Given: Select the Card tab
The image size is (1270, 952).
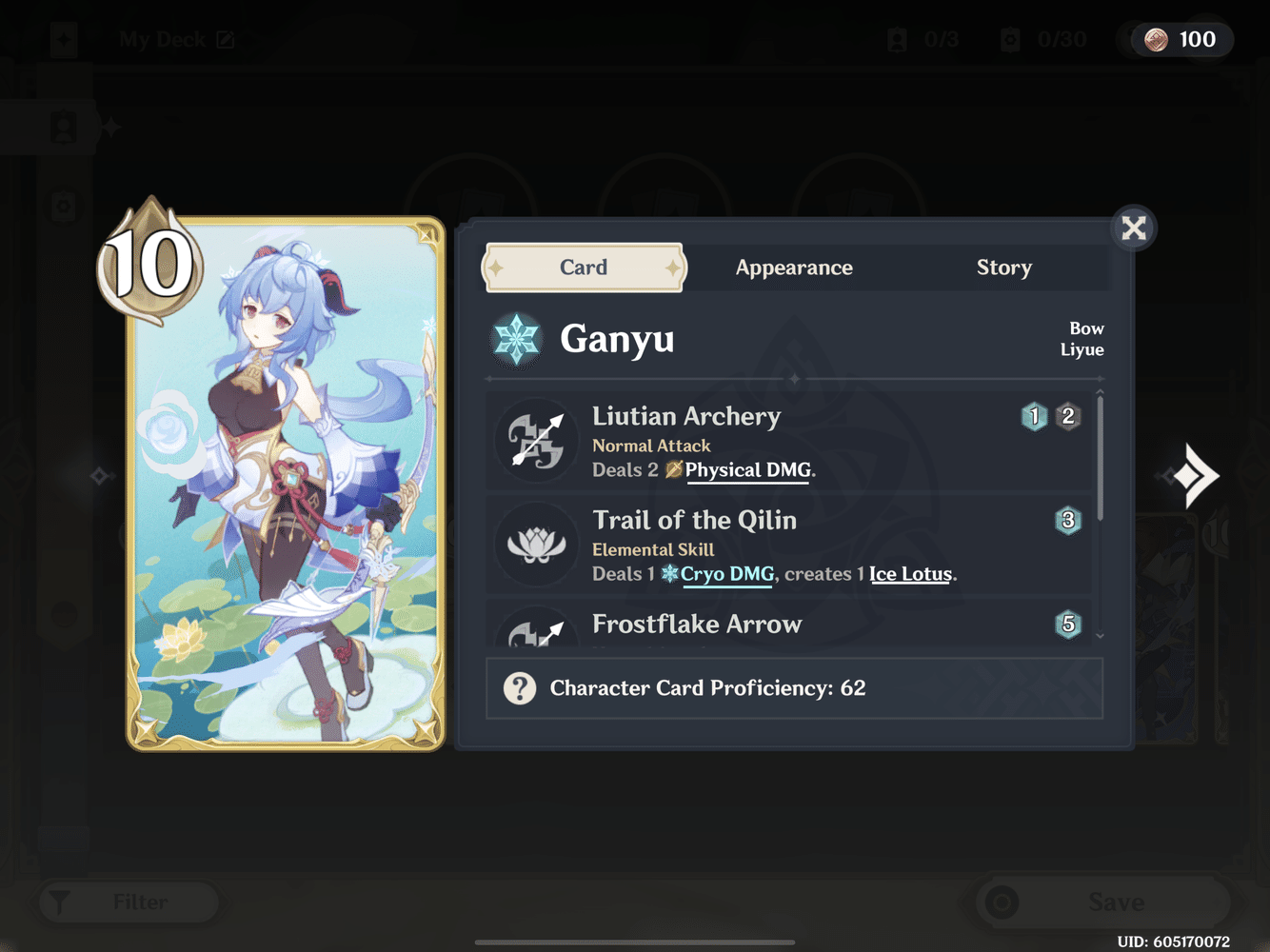Looking at the screenshot, I should pyautogui.click(x=584, y=268).
